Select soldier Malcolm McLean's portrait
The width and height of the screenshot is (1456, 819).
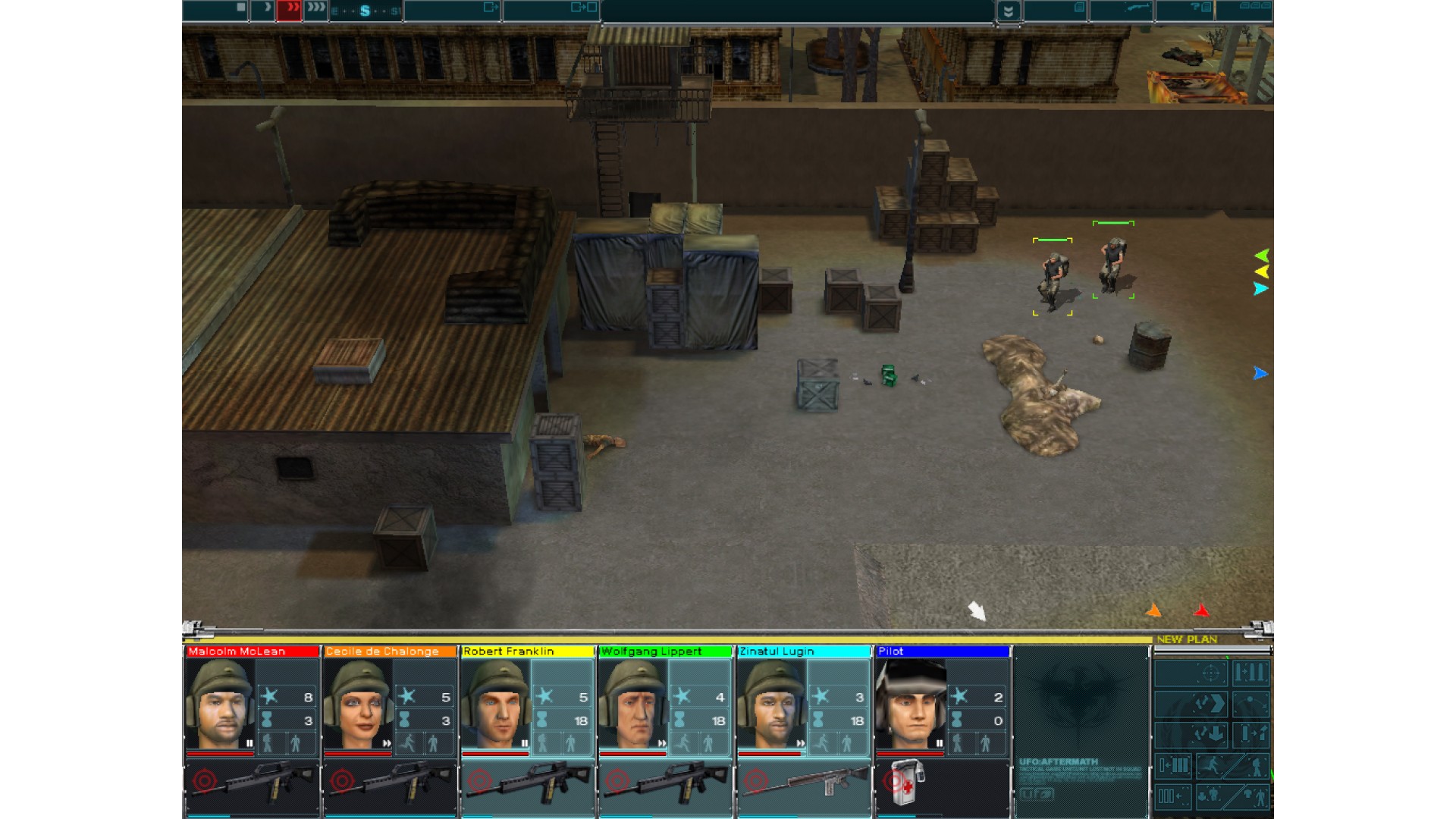click(220, 704)
